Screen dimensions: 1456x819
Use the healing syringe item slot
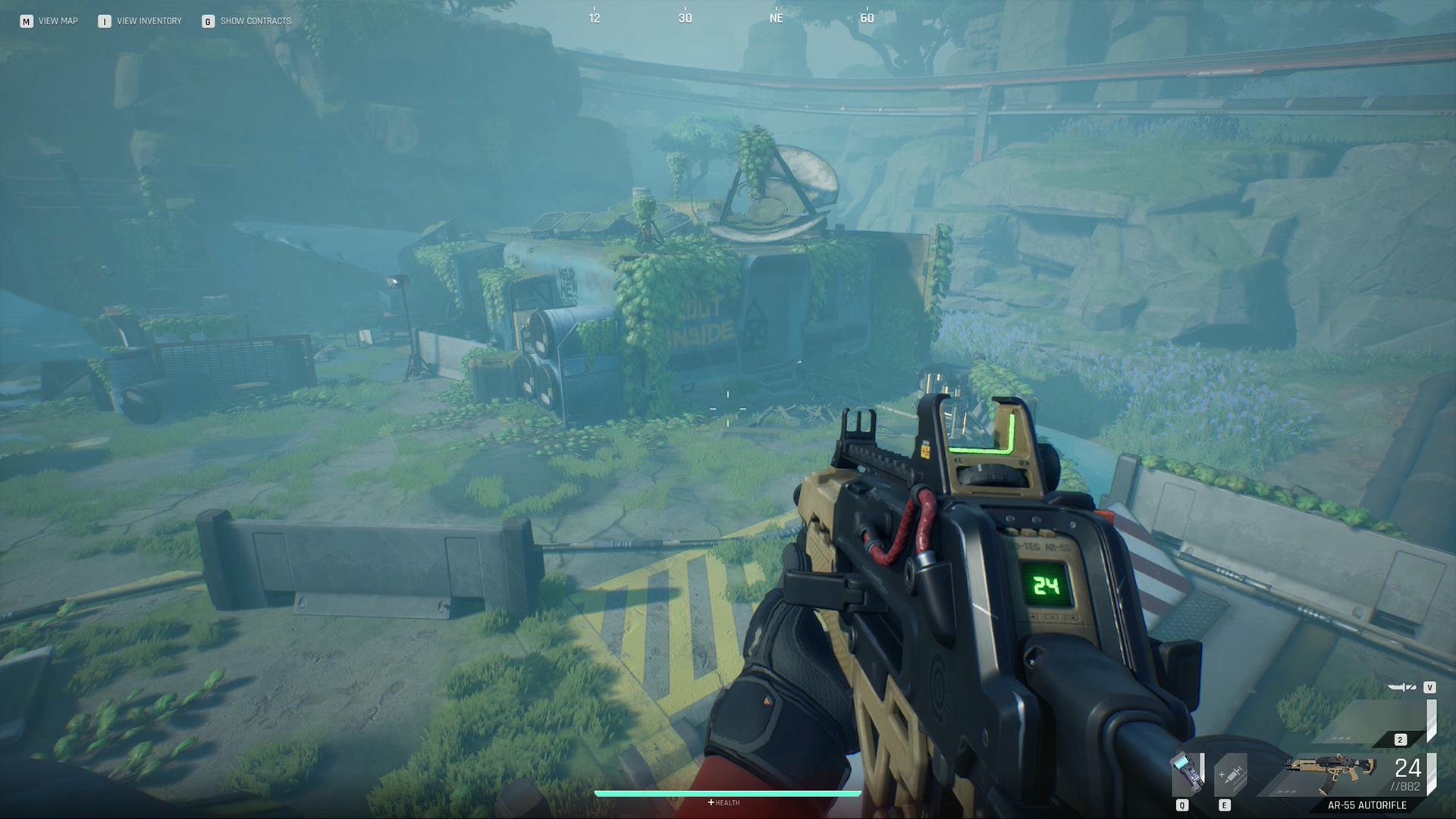click(1229, 774)
